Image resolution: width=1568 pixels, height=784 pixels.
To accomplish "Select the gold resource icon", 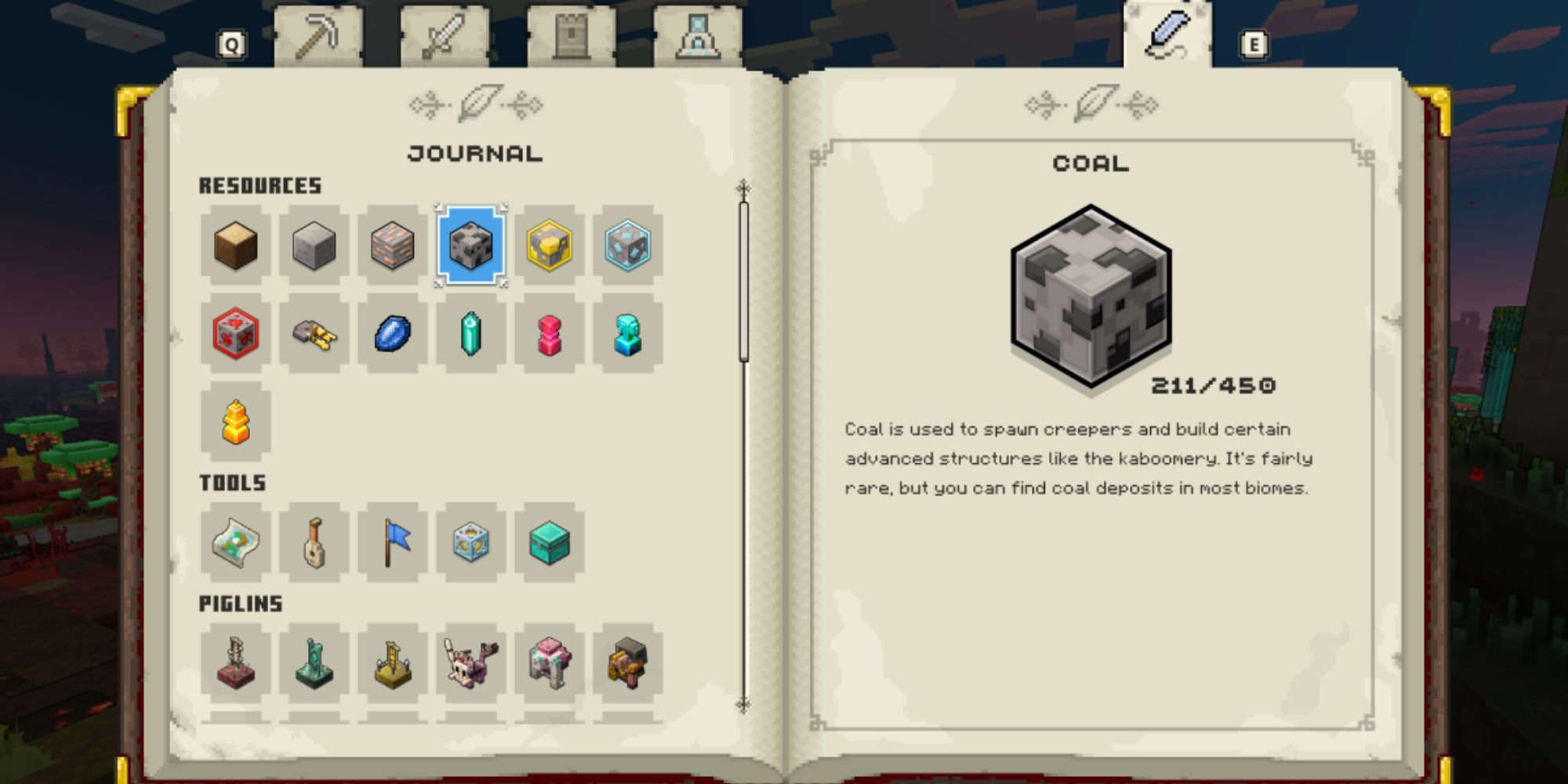I will click(550, 245).
